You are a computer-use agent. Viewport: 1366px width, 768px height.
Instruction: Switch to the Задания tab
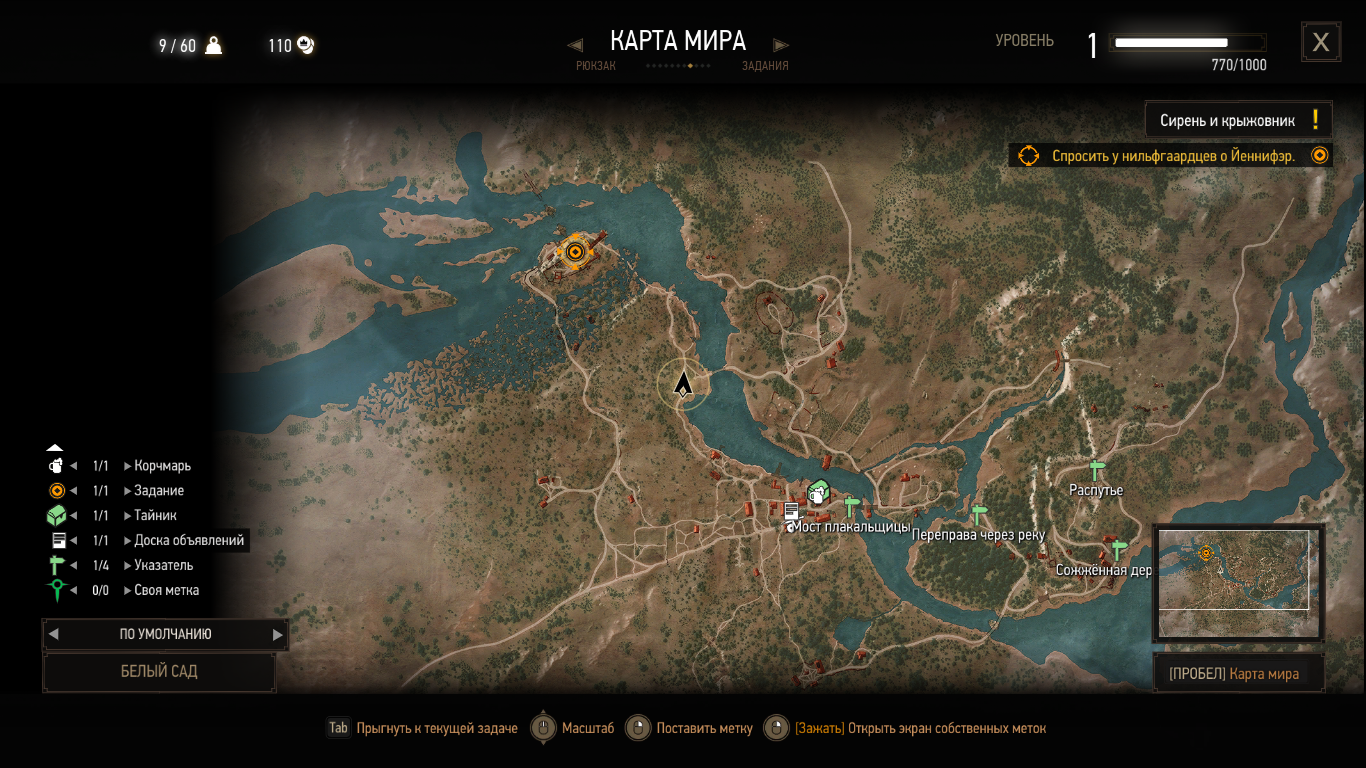point(765,66)
